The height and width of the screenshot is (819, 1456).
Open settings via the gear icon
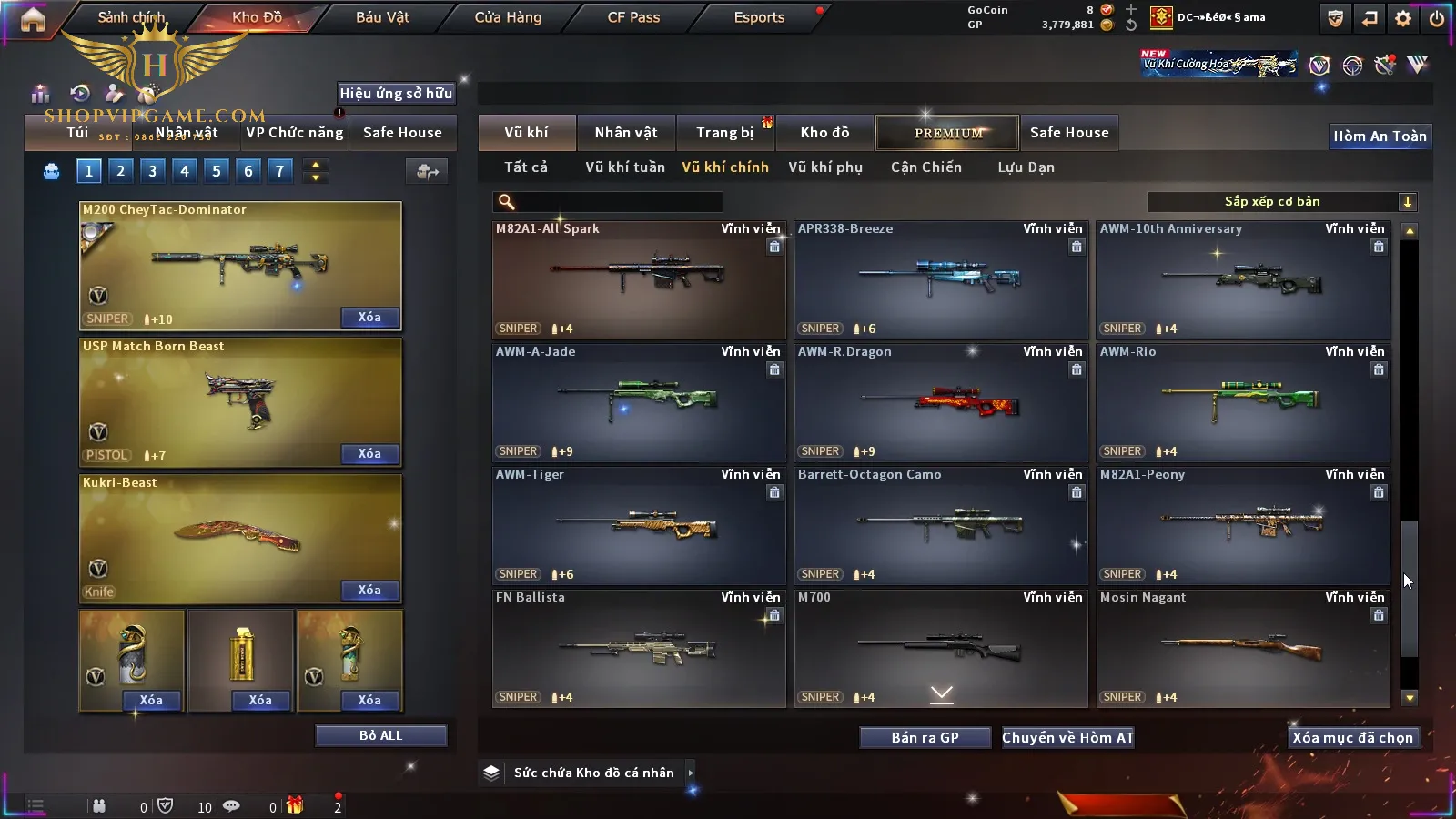[x=1403, y=18]
